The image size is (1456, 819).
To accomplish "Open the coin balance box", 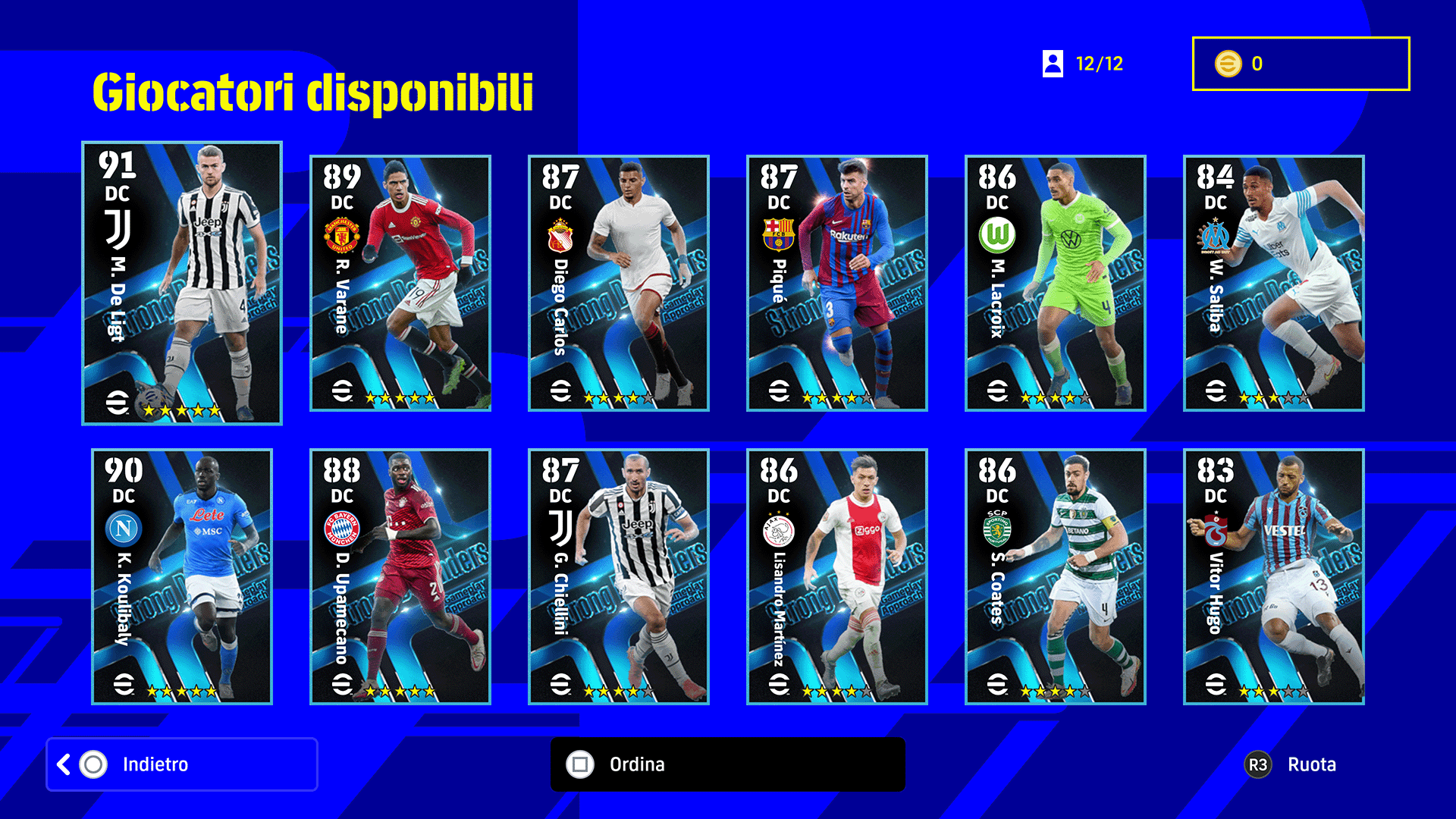I will coord(1301,64).
